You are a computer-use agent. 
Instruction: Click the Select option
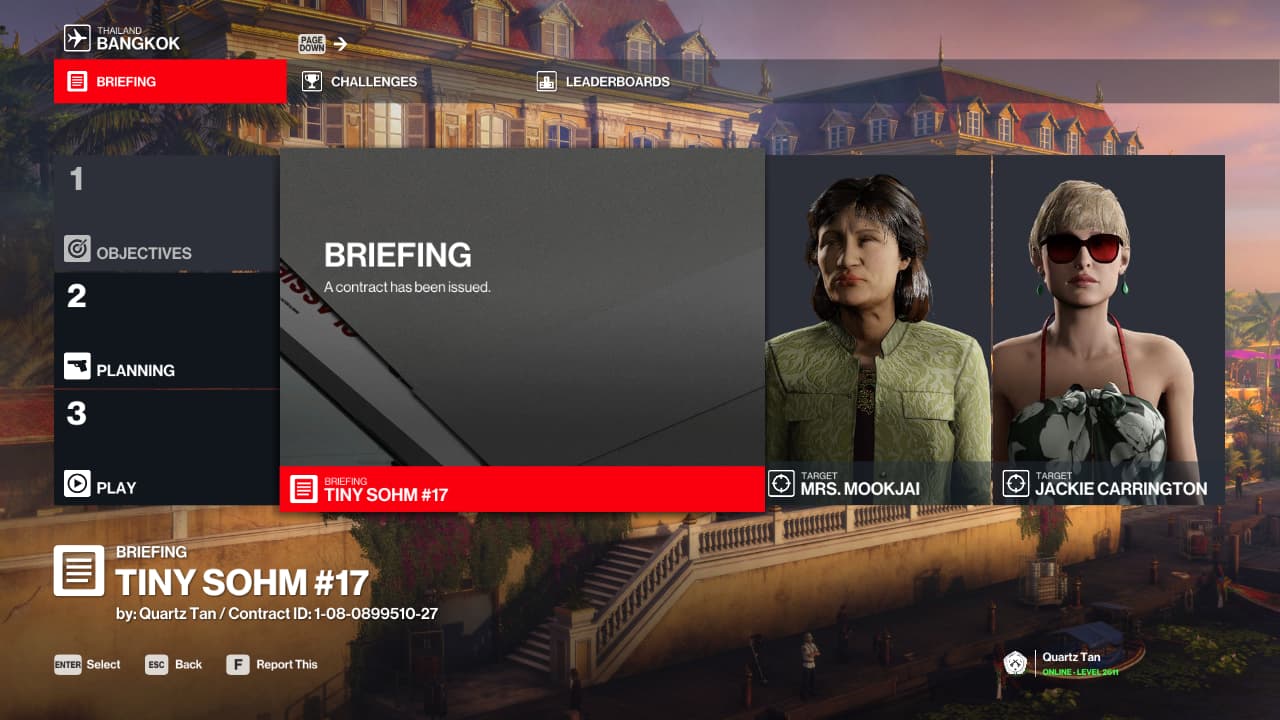pos(88,665)
